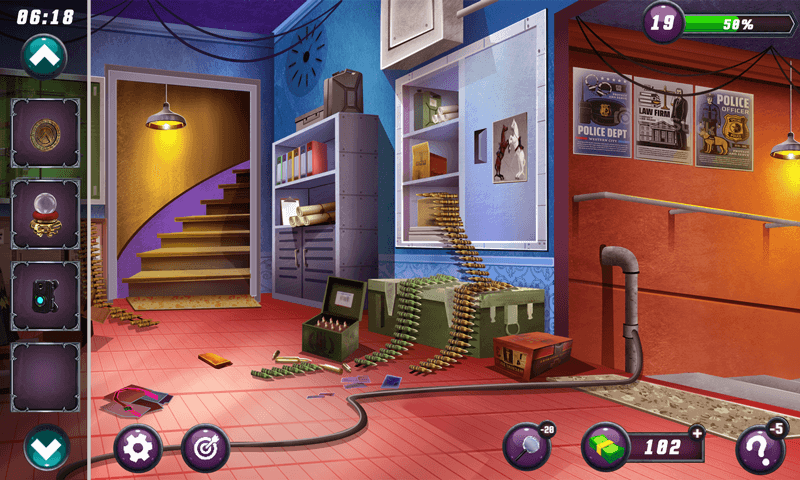The image size is (800, 480).
Task: Select the crystal ball inventory item
Action: coord(45,214)
